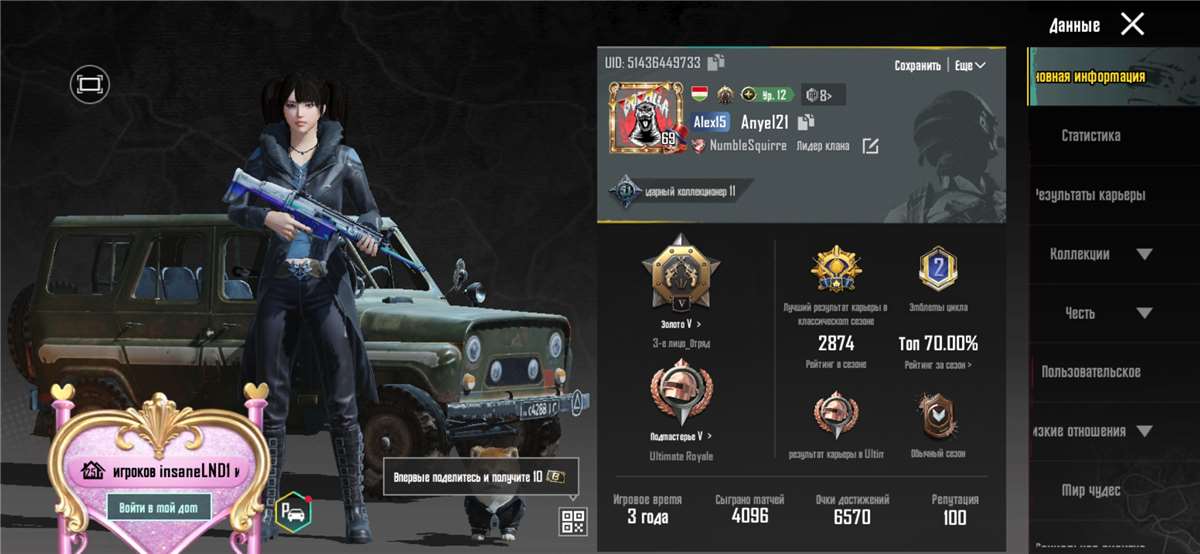1200x554 pixels.
Task: Copy the UID with the copy icon
Action: (x=716, y=63)
